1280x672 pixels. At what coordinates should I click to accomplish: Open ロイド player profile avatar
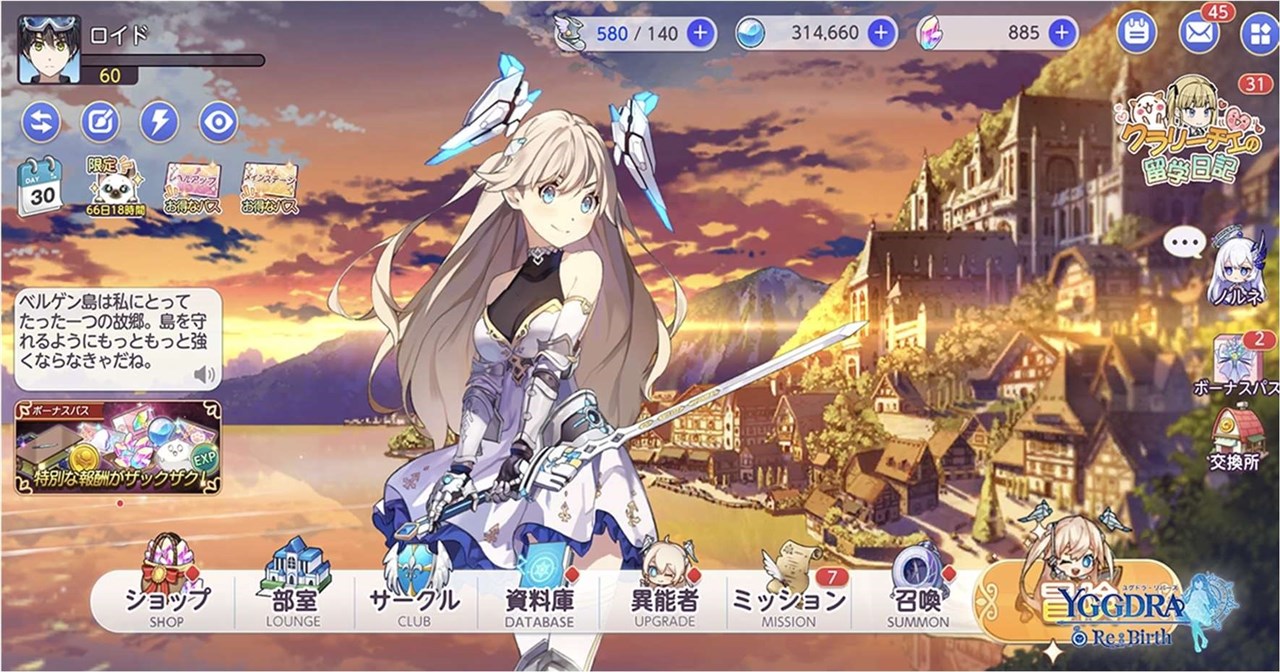pyautogui.click(x=48, y=50)
